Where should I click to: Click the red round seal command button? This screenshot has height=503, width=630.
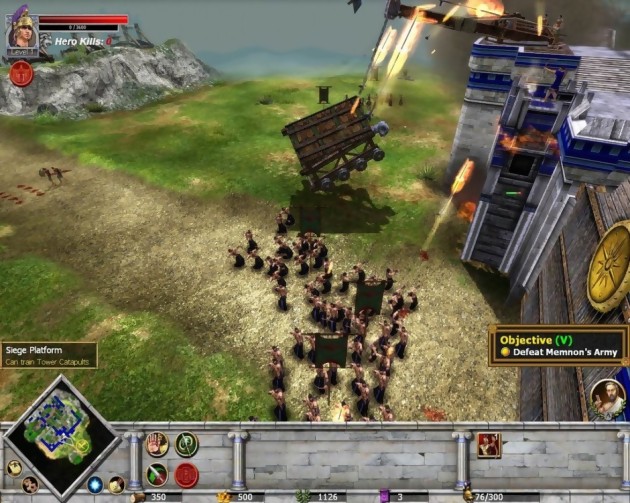(186, 474)
